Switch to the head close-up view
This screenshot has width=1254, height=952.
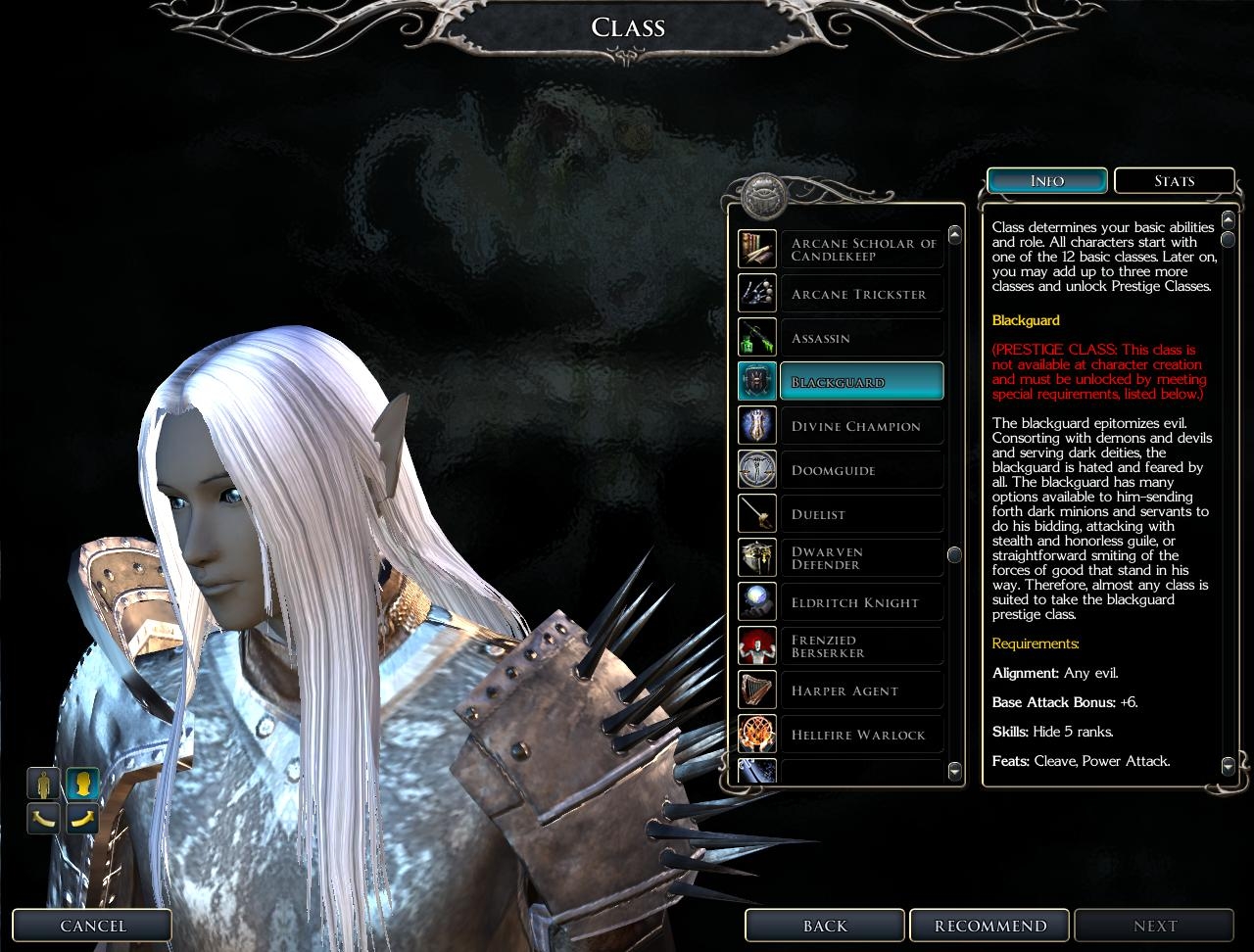(83, 784)
